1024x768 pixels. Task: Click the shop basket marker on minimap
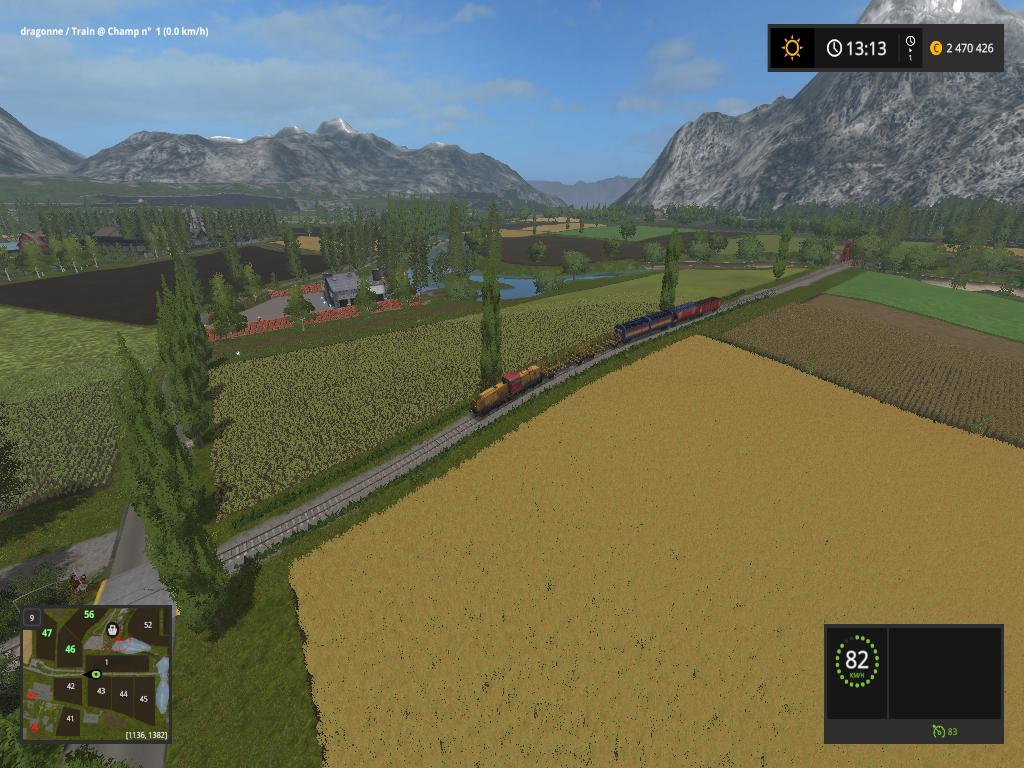112,630
